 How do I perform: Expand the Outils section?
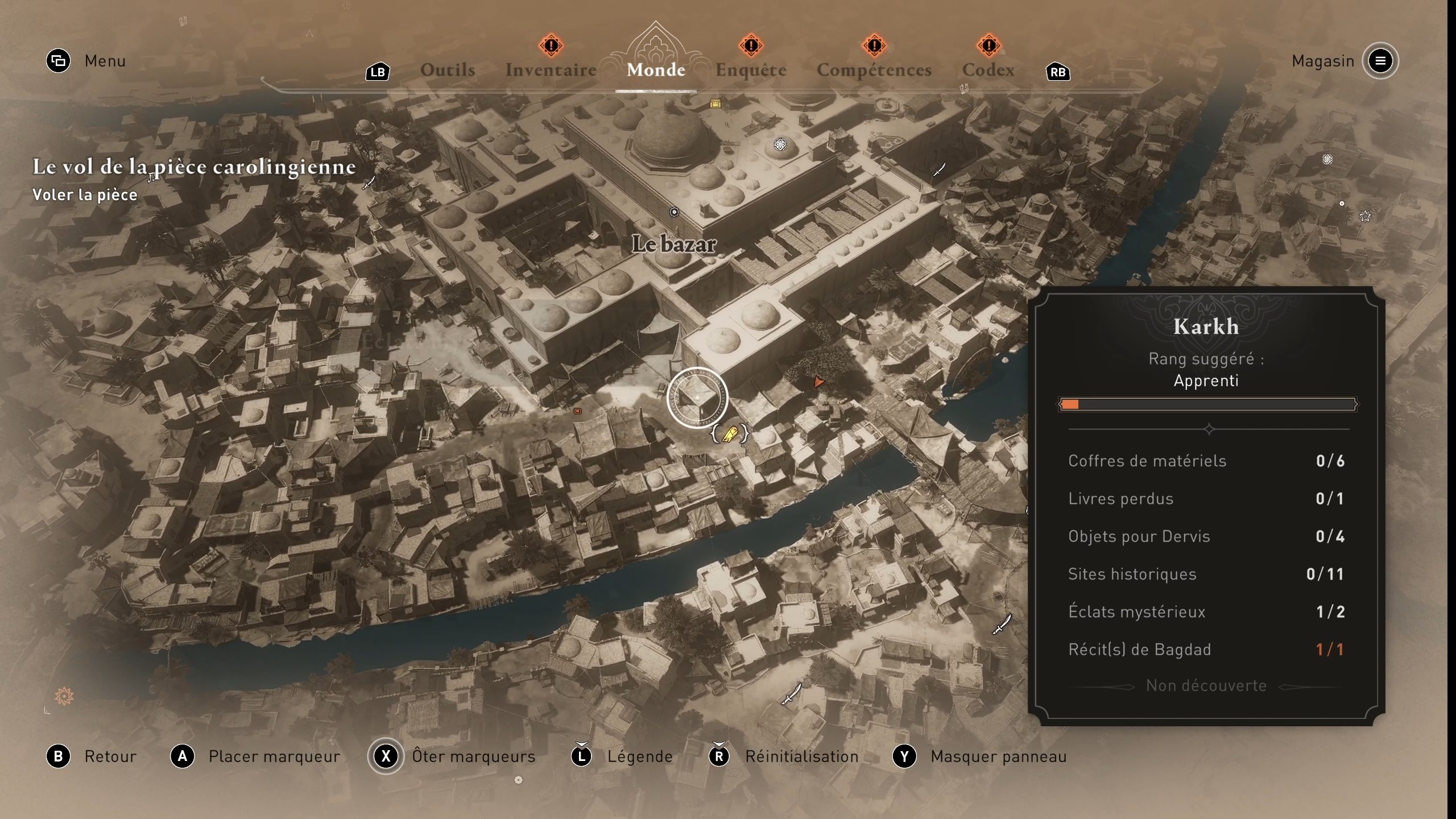click(447, 70)
